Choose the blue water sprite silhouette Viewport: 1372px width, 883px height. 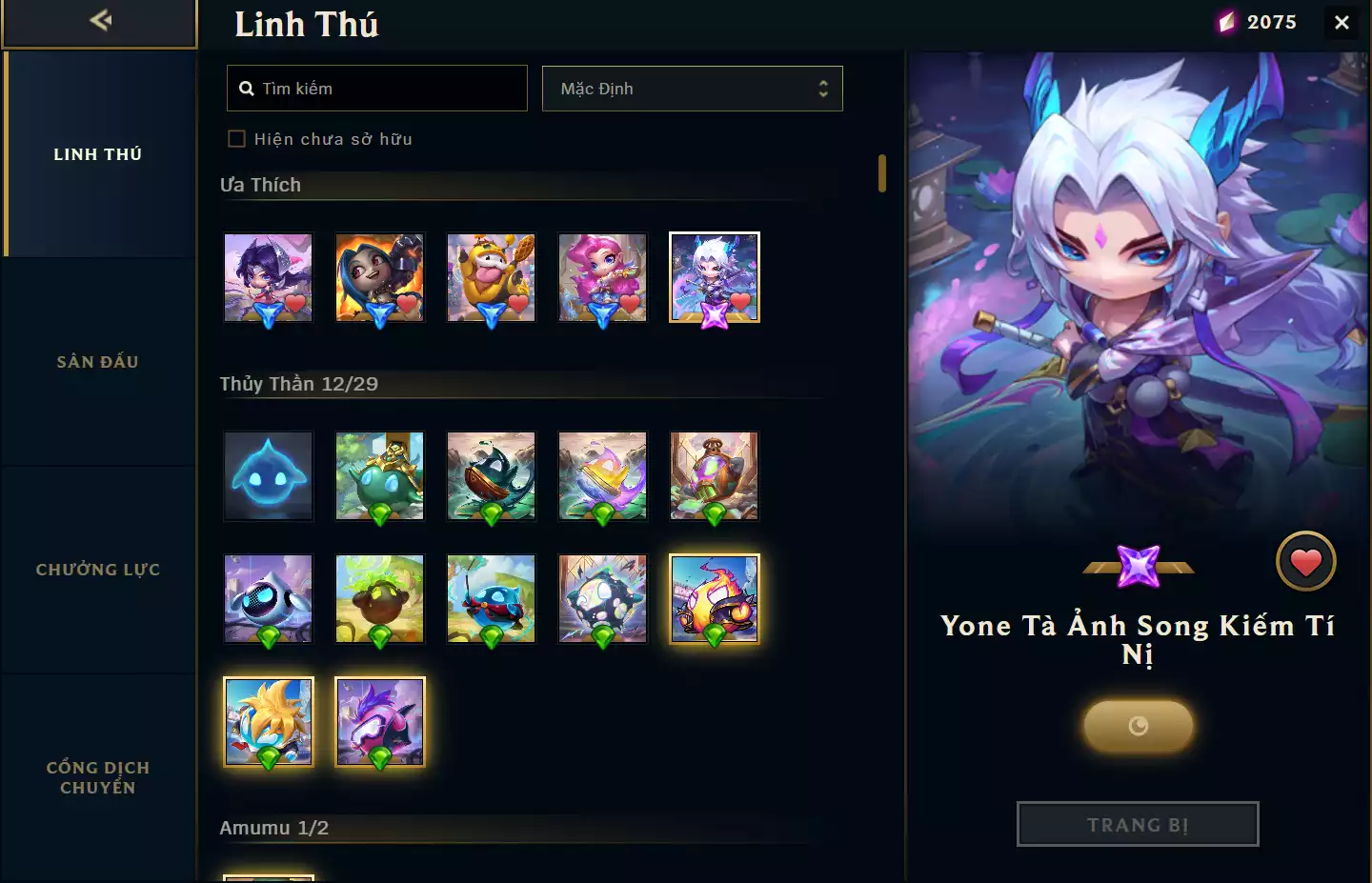[269, 475]
